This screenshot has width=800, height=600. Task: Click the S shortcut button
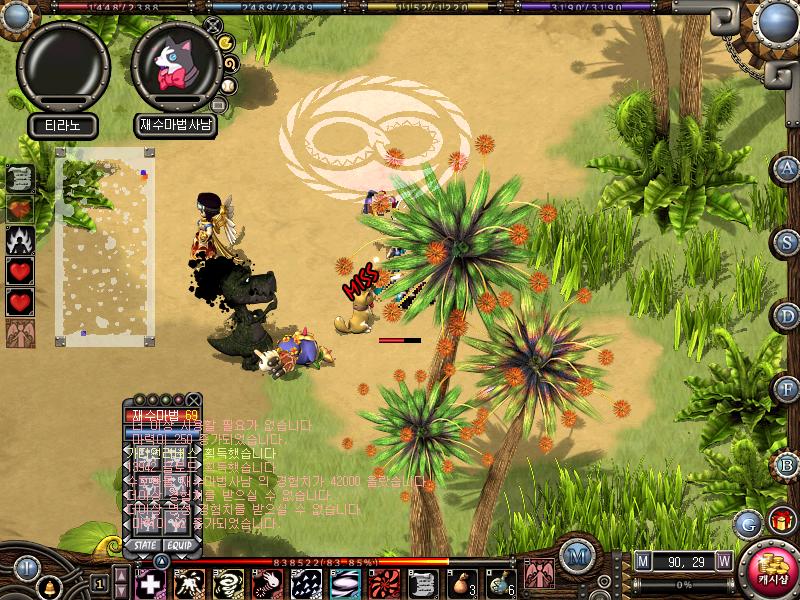click(788, 242)
